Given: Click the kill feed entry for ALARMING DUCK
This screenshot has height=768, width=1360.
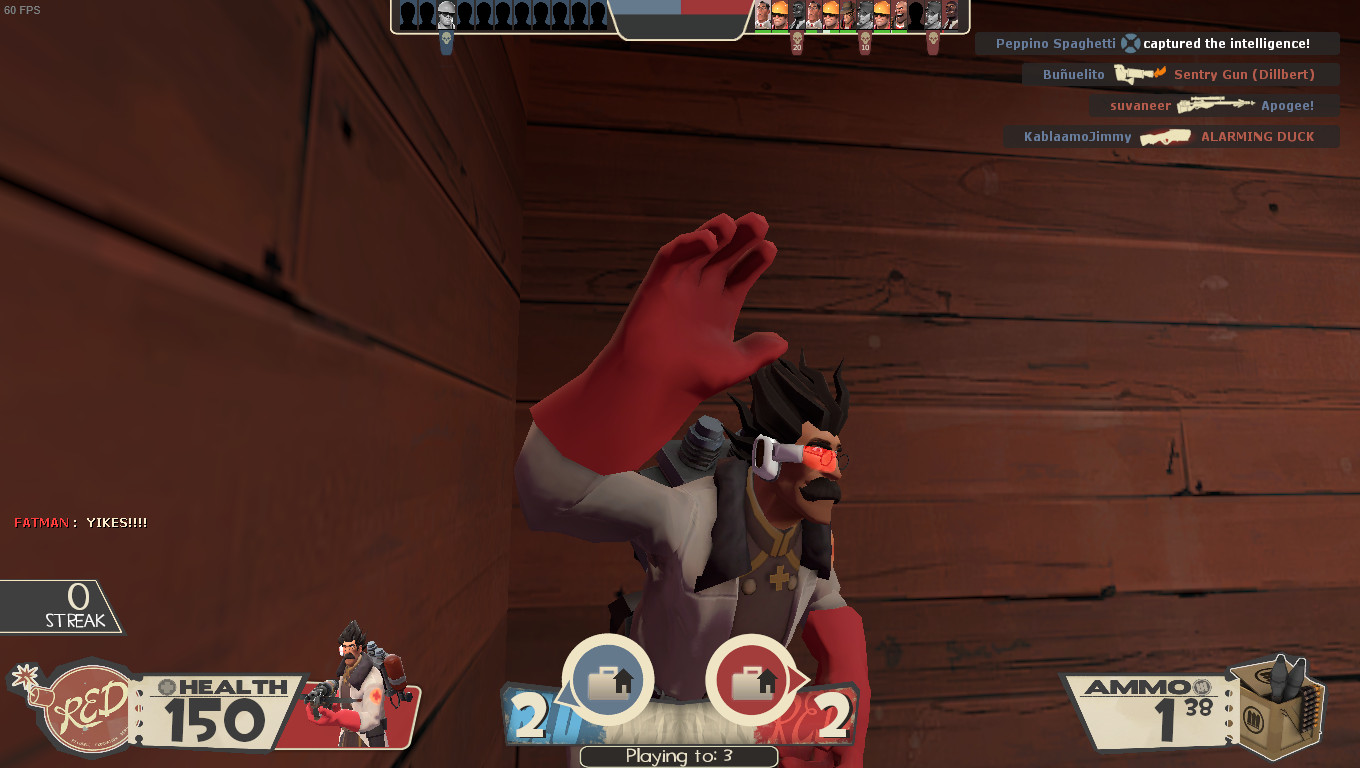Looking at the screenshot, I should (1170, 136).
